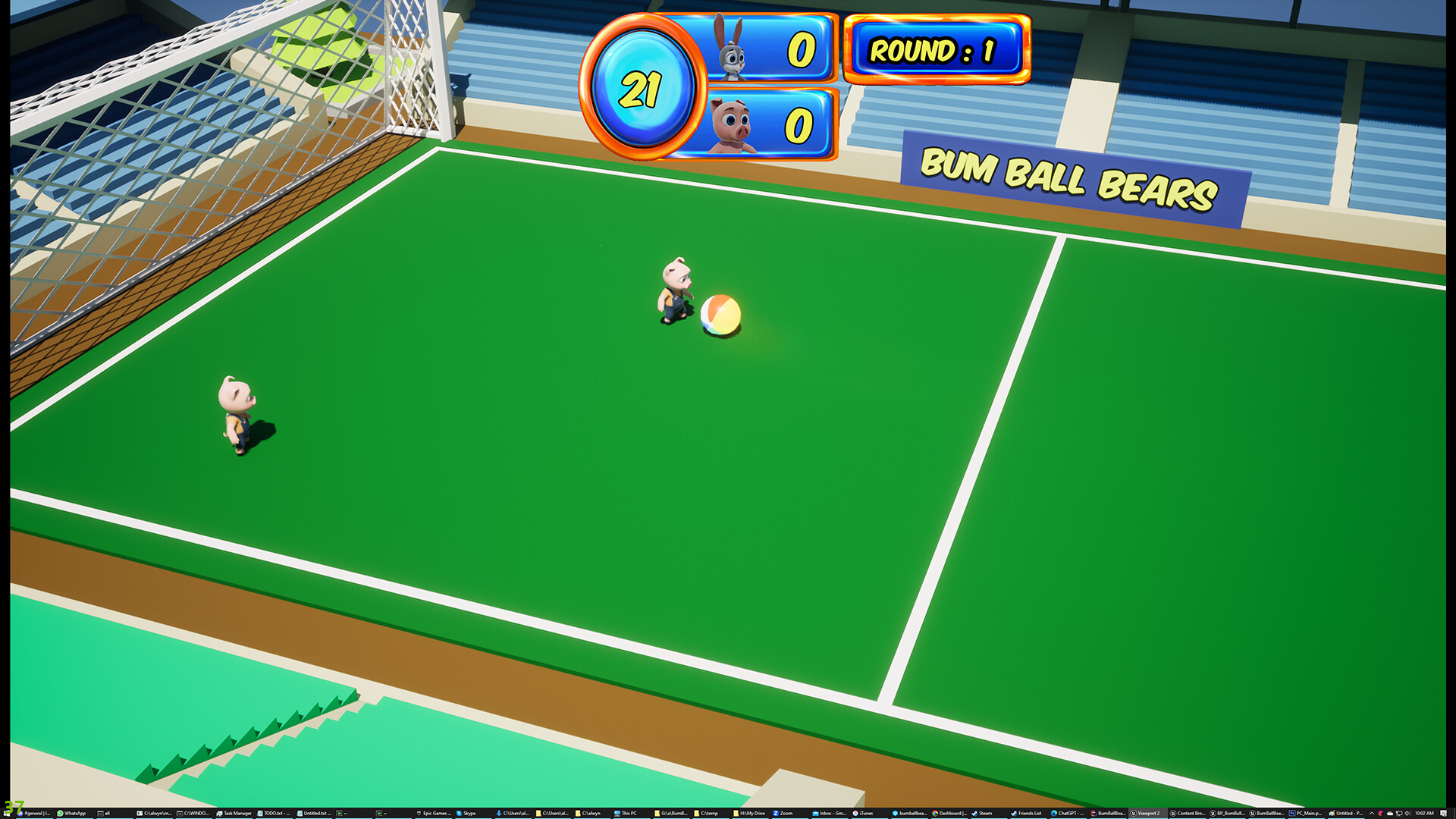Expand the hidden system tray icons

coord(1370,812)
